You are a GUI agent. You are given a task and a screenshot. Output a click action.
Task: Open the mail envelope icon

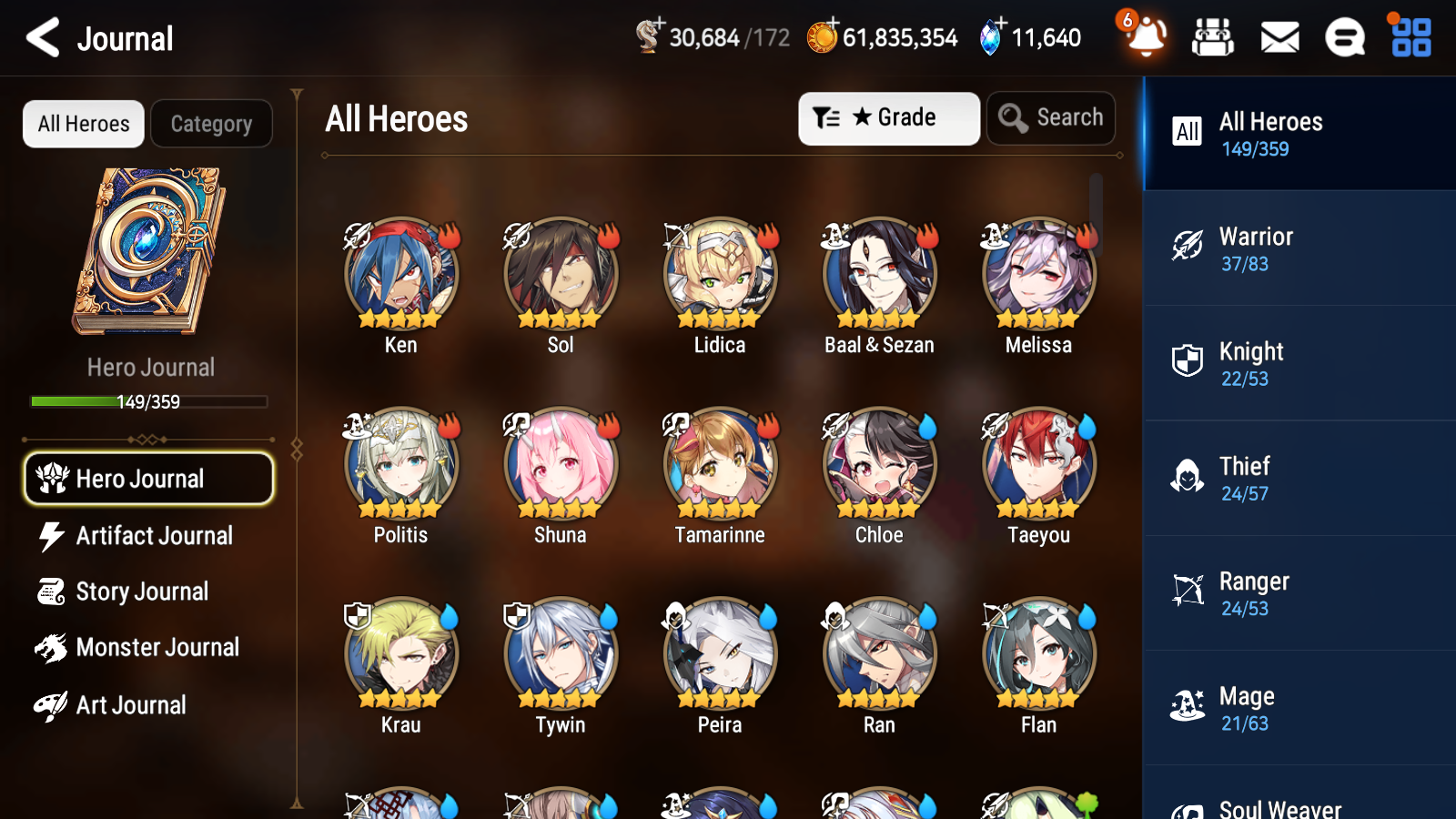pos(1279,38)
